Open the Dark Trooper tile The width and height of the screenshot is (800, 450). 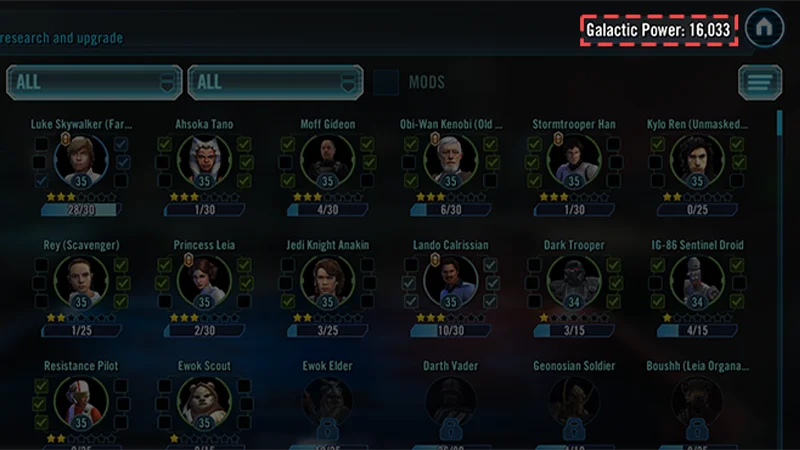click(574, 279)
